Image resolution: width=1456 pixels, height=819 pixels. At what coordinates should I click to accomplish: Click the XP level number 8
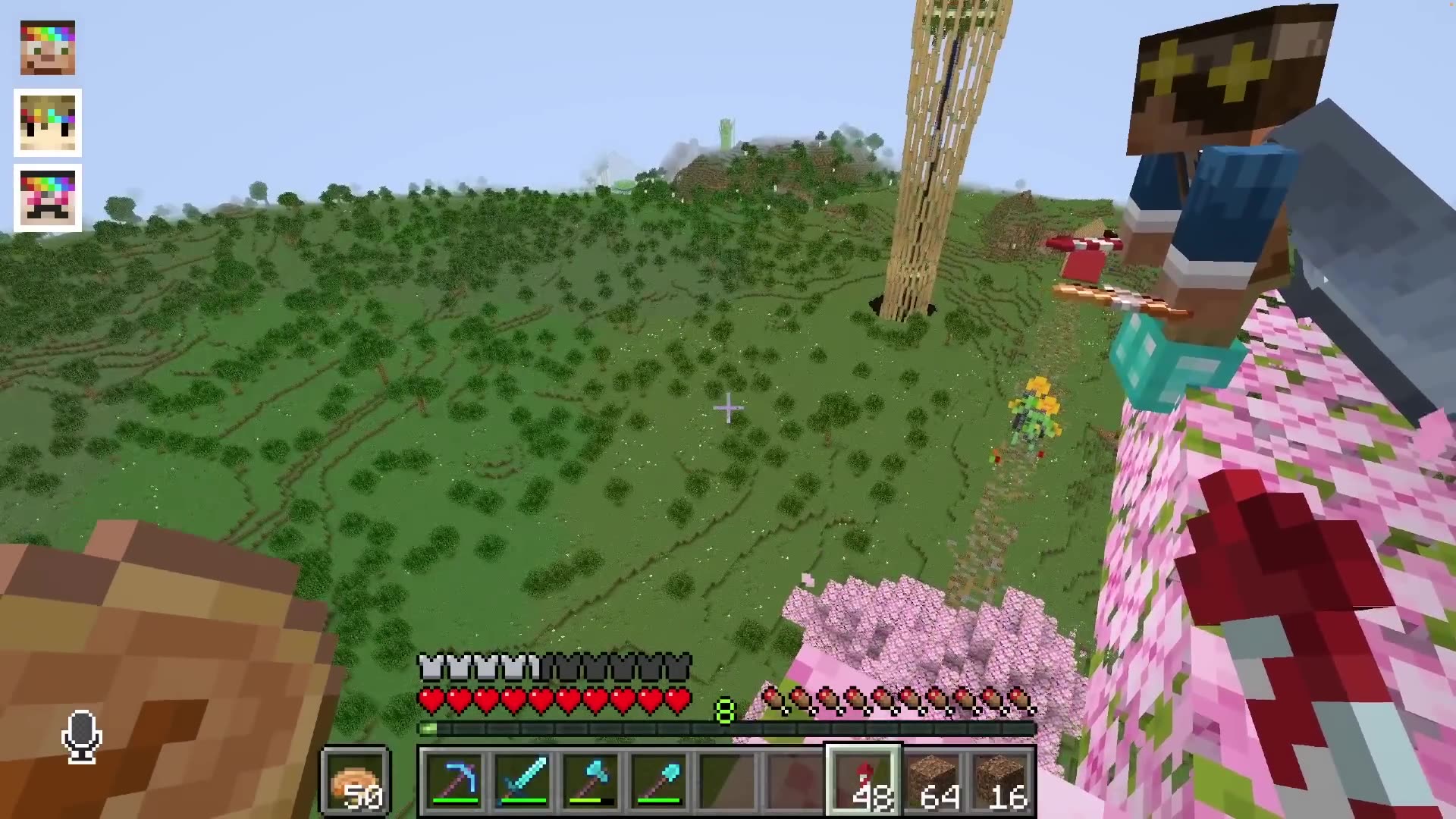[x=724, y=709]
